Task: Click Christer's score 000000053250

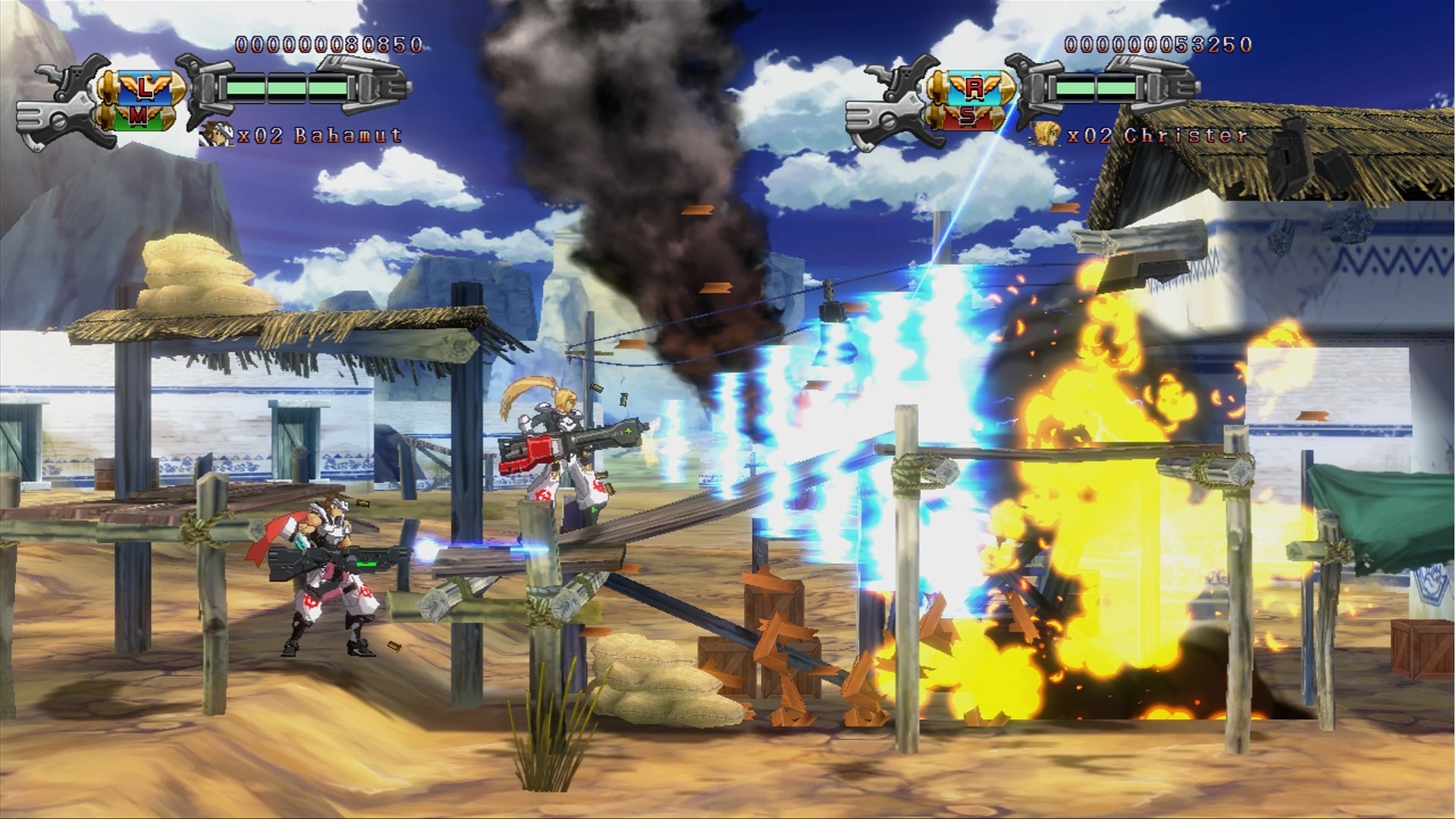Action: point(1159,44)
